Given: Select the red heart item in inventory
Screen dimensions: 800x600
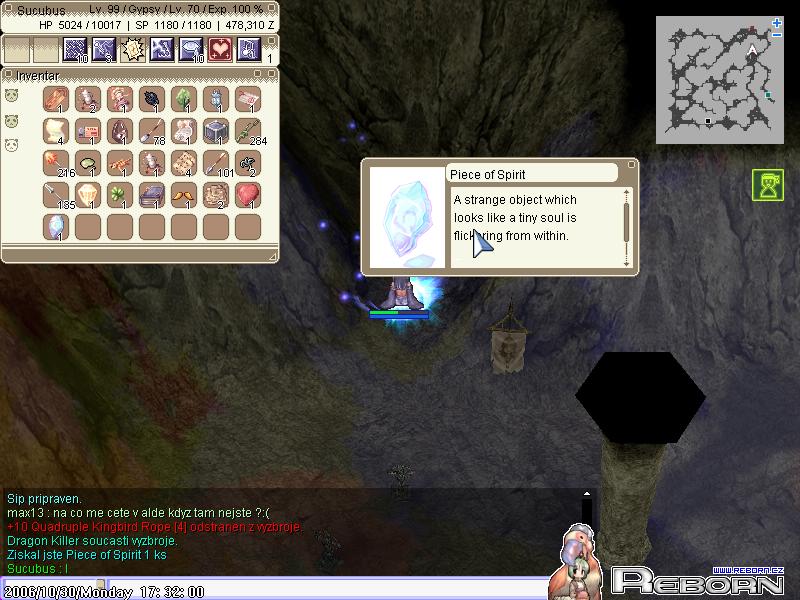Looking at the screenshot, I should click(x=247, y=194).
